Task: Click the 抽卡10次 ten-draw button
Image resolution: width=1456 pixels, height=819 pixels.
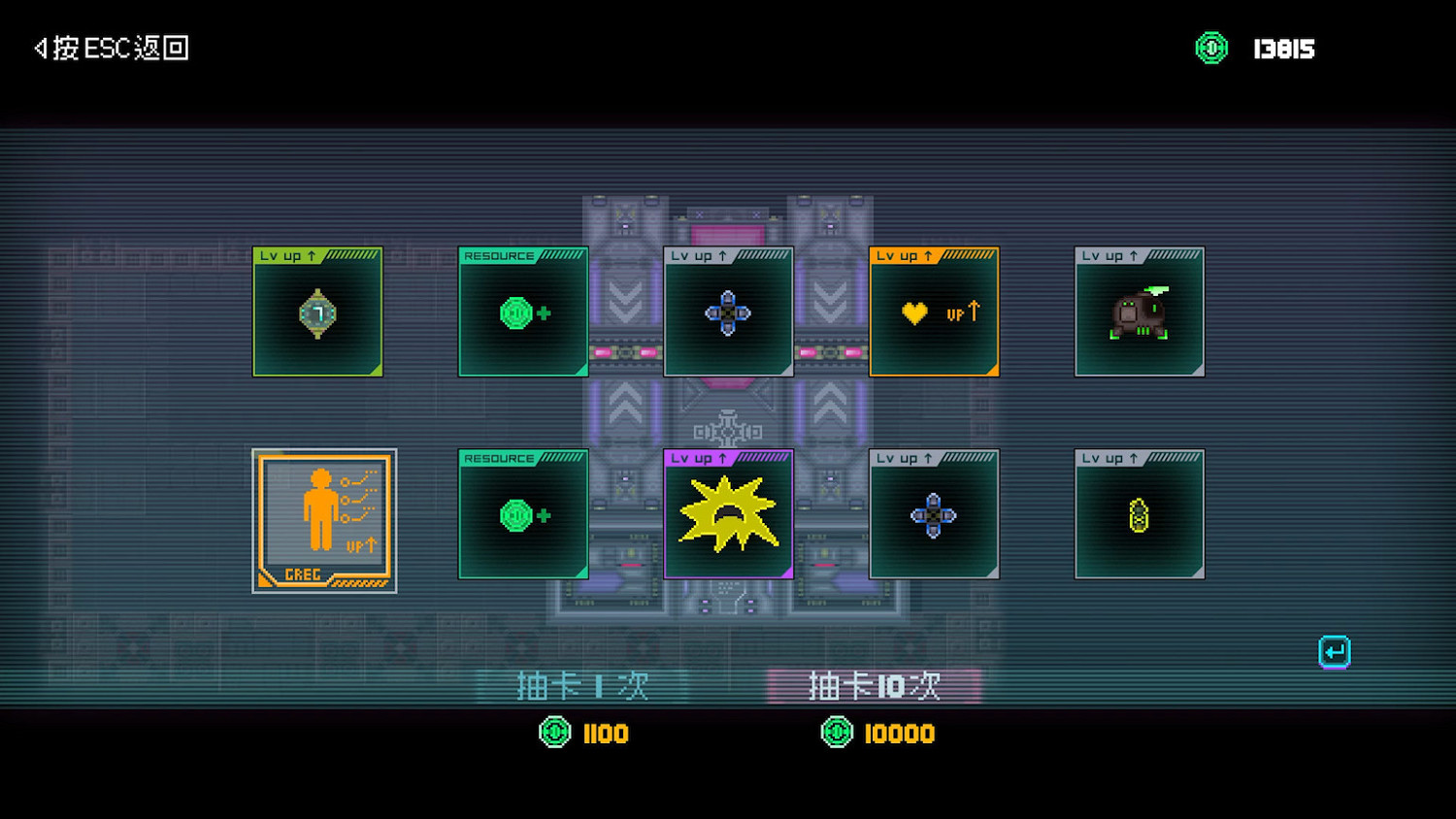Action: [875, 685]
